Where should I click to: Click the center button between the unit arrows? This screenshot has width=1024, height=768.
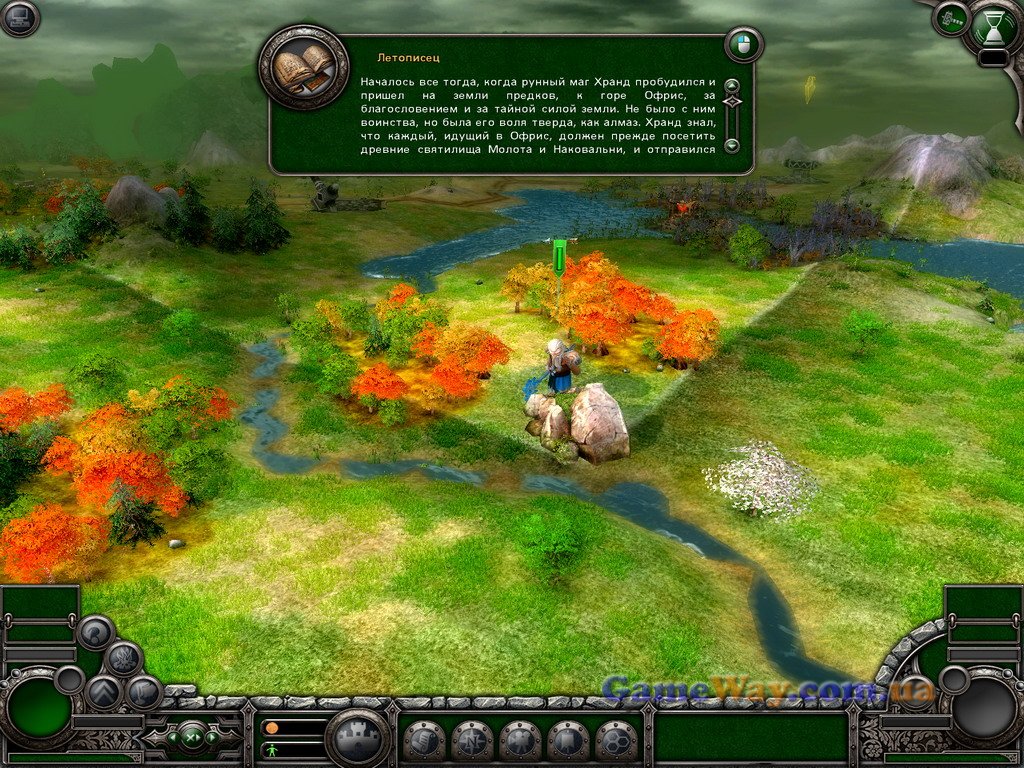tap(191, 739)
